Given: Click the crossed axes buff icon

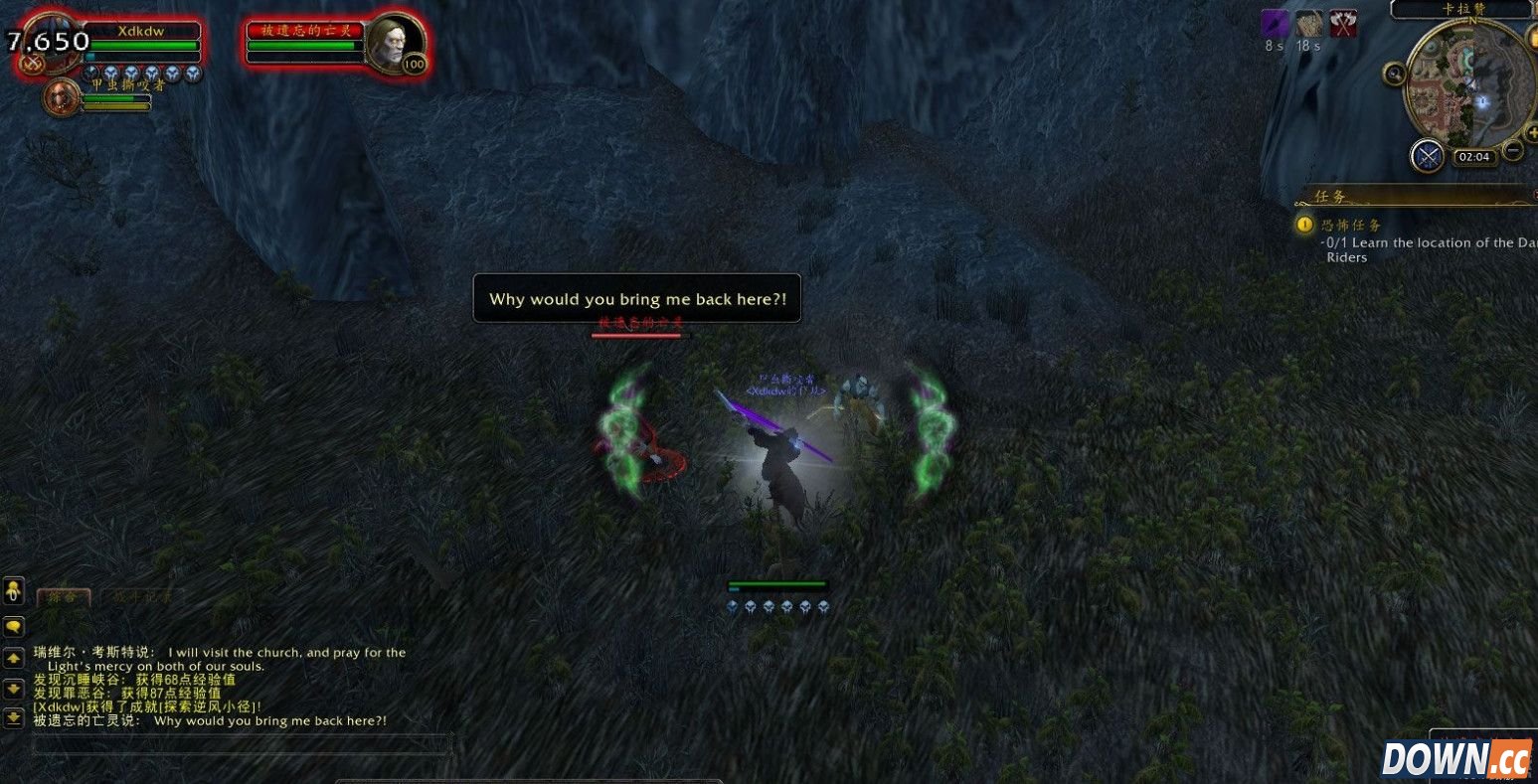Looking at the screenshot, I should point(1343,24).
